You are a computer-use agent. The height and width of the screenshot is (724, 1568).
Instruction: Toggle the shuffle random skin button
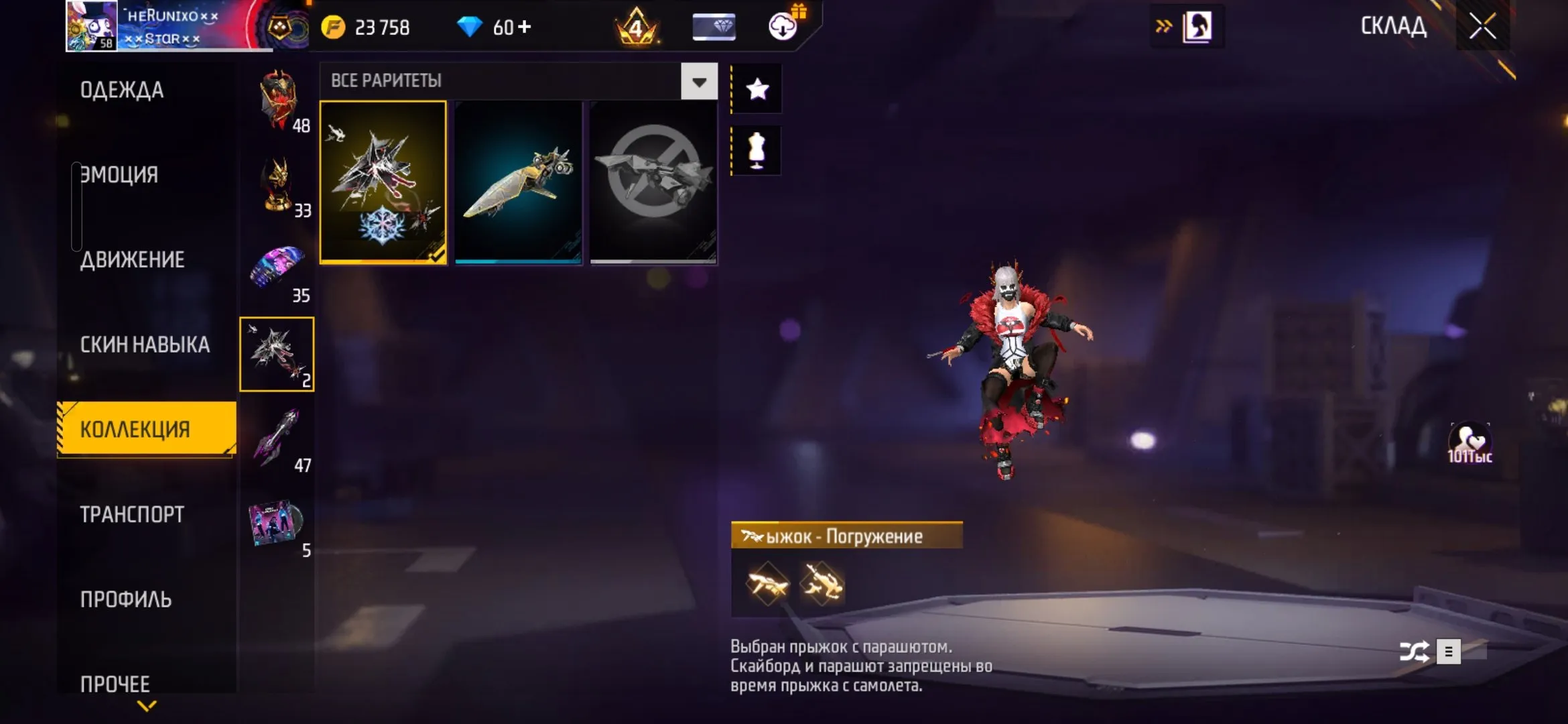click(x=1414, y=652)
